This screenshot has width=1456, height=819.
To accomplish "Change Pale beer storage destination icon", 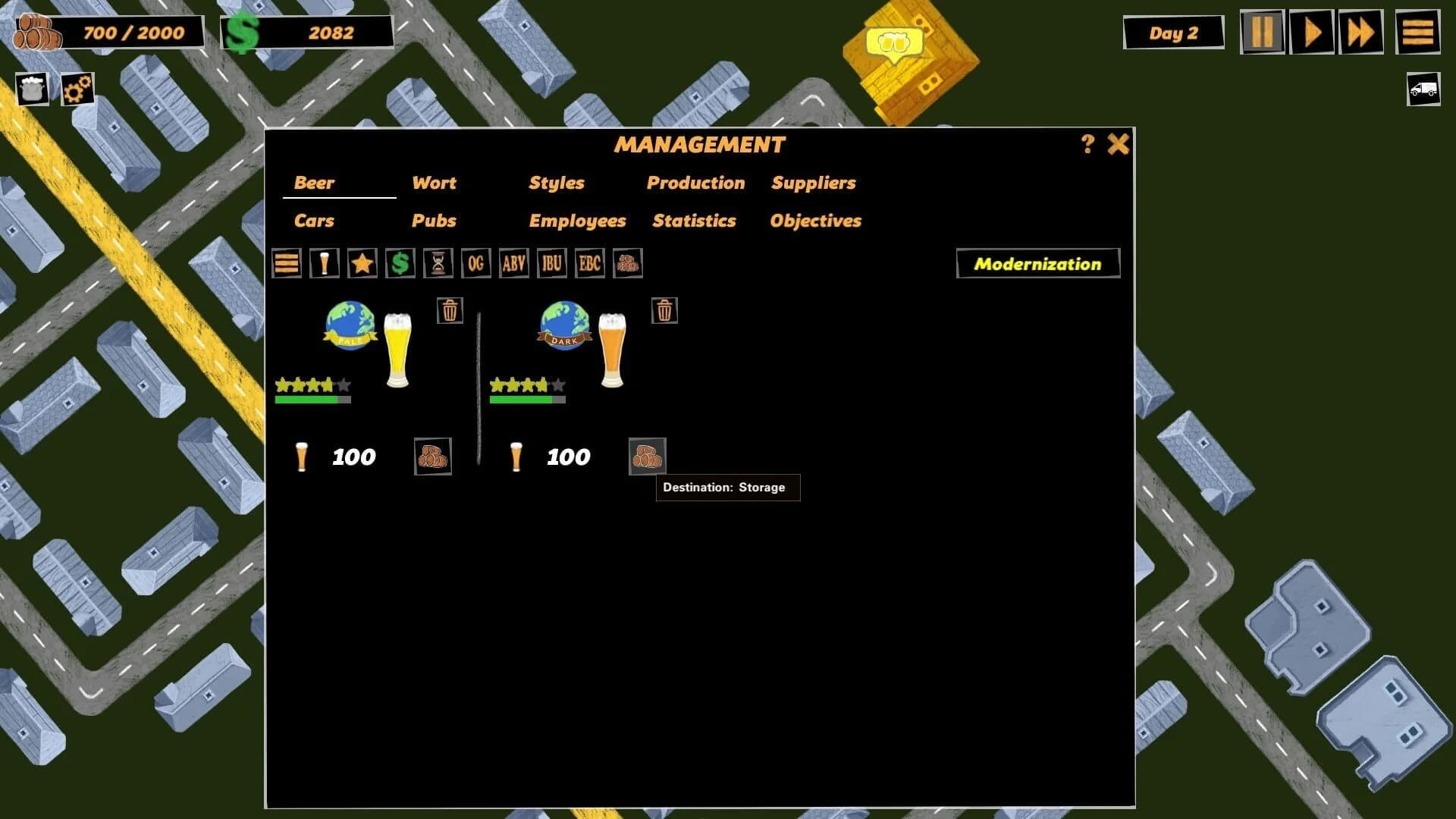I will (x=432, y=457).
